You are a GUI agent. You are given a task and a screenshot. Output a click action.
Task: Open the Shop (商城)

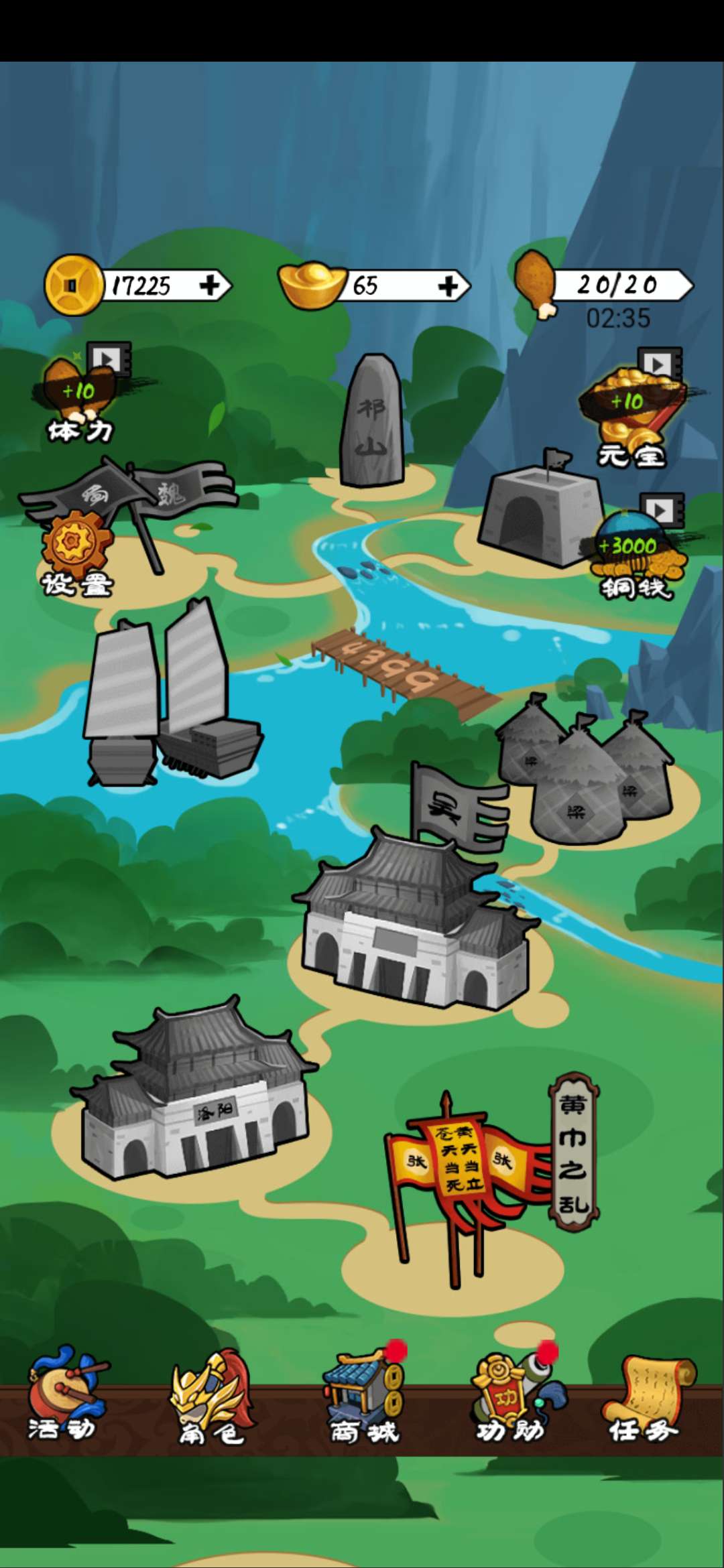[x=363, y=1397]
